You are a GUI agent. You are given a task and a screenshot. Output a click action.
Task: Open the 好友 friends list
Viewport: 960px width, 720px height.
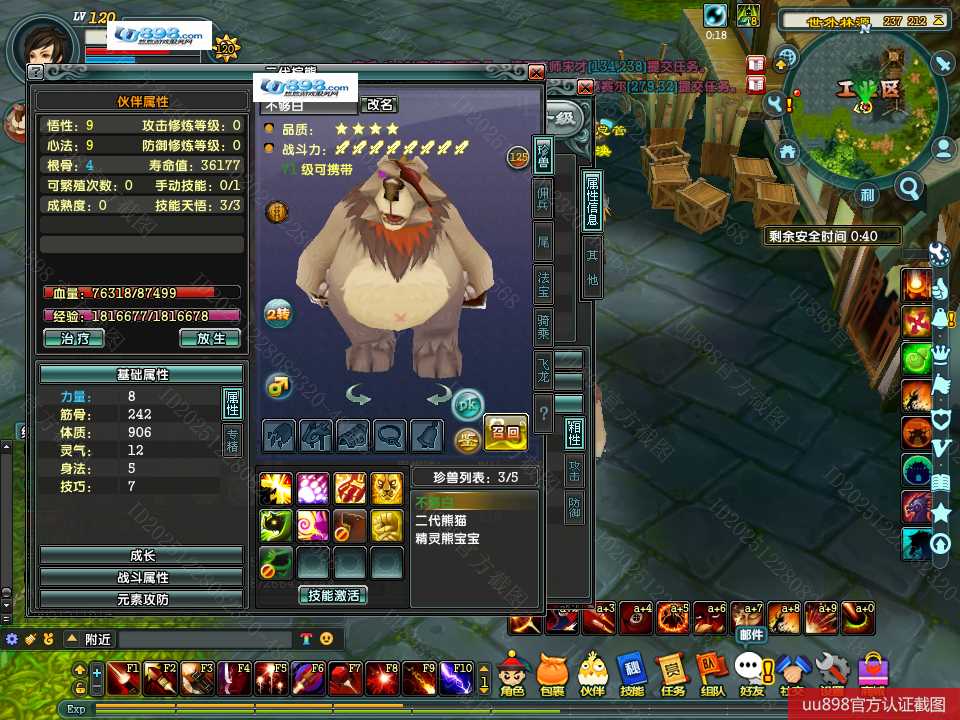(750, 673)
